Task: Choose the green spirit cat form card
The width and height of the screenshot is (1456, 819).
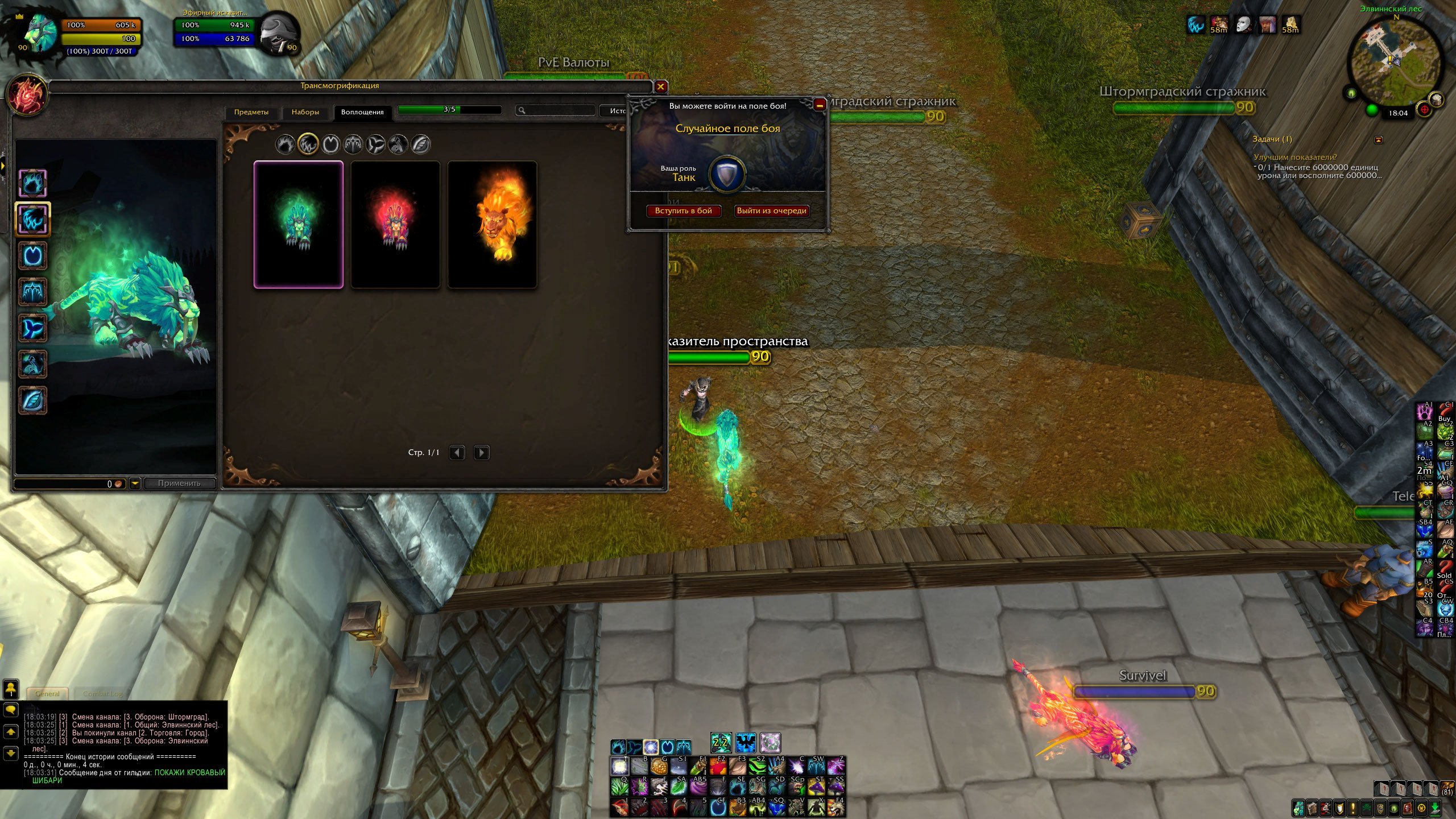Action: point(299,225)
